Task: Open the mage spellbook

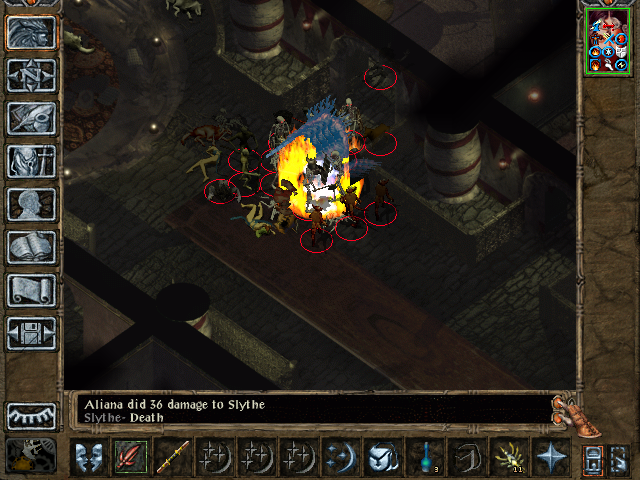Action: (x=31, y=247)
